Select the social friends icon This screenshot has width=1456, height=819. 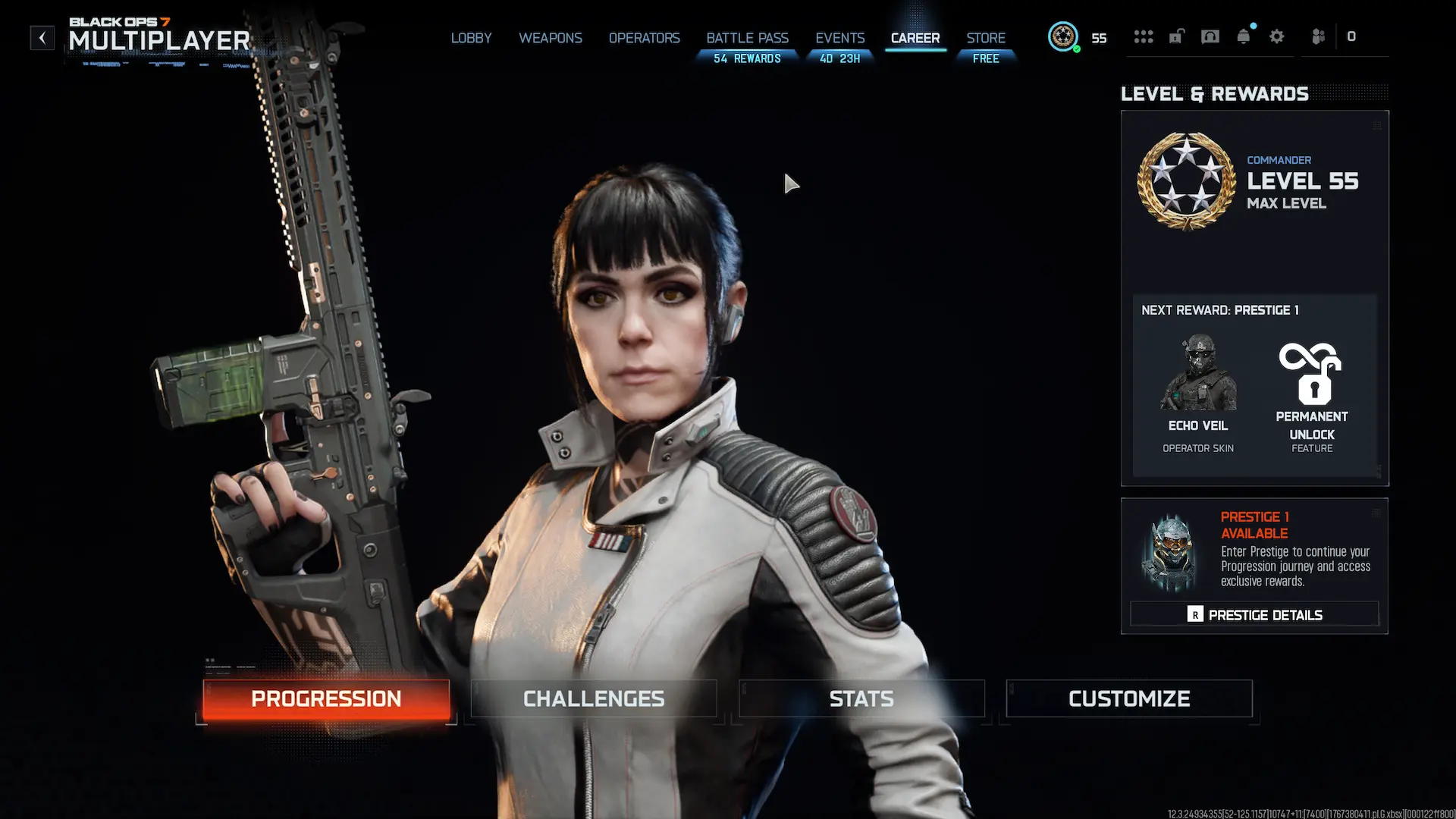pyautogui.click(x=1317, y=36)
